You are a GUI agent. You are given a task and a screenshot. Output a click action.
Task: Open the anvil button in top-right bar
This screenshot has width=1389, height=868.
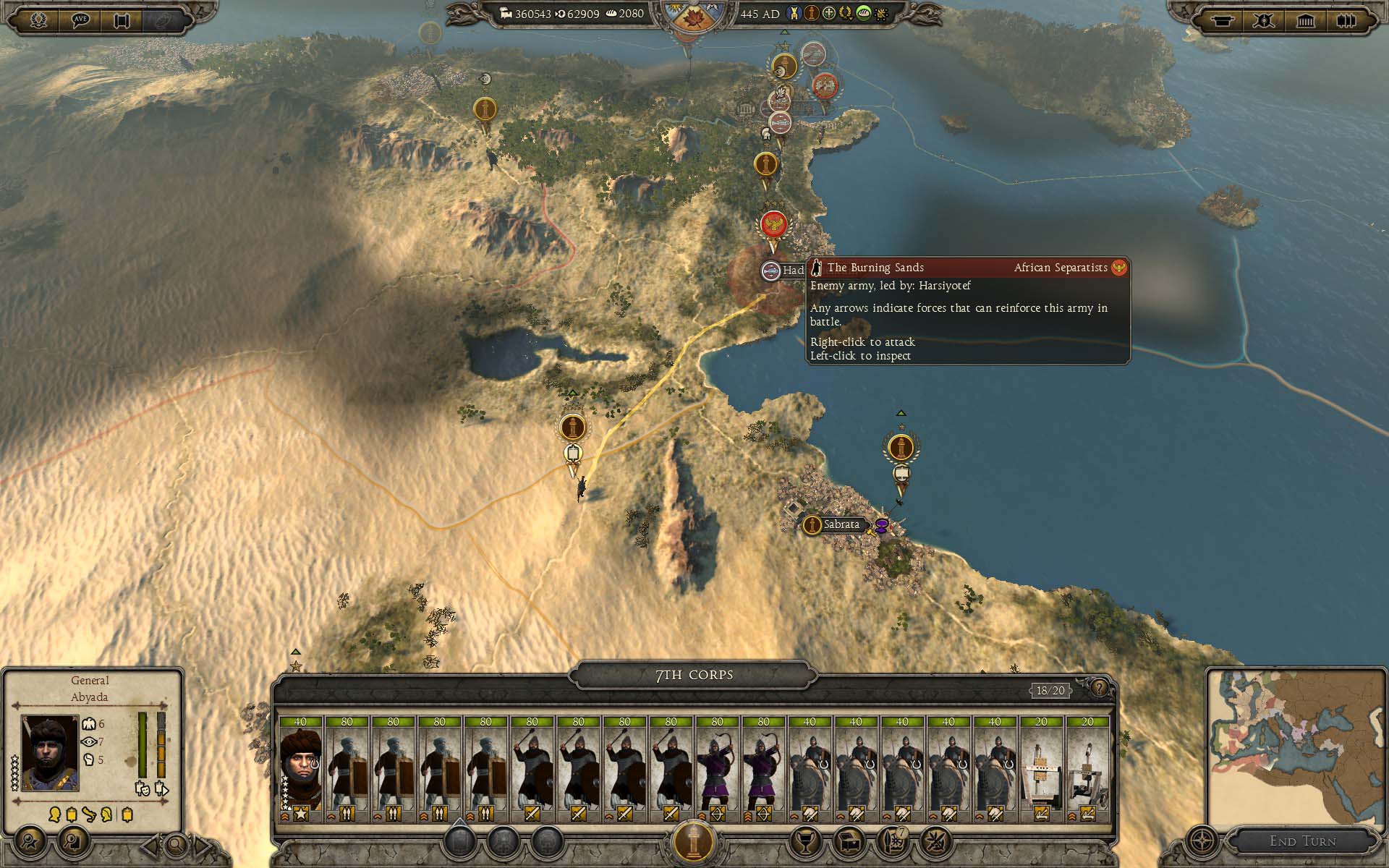(x=1223, y=20)
